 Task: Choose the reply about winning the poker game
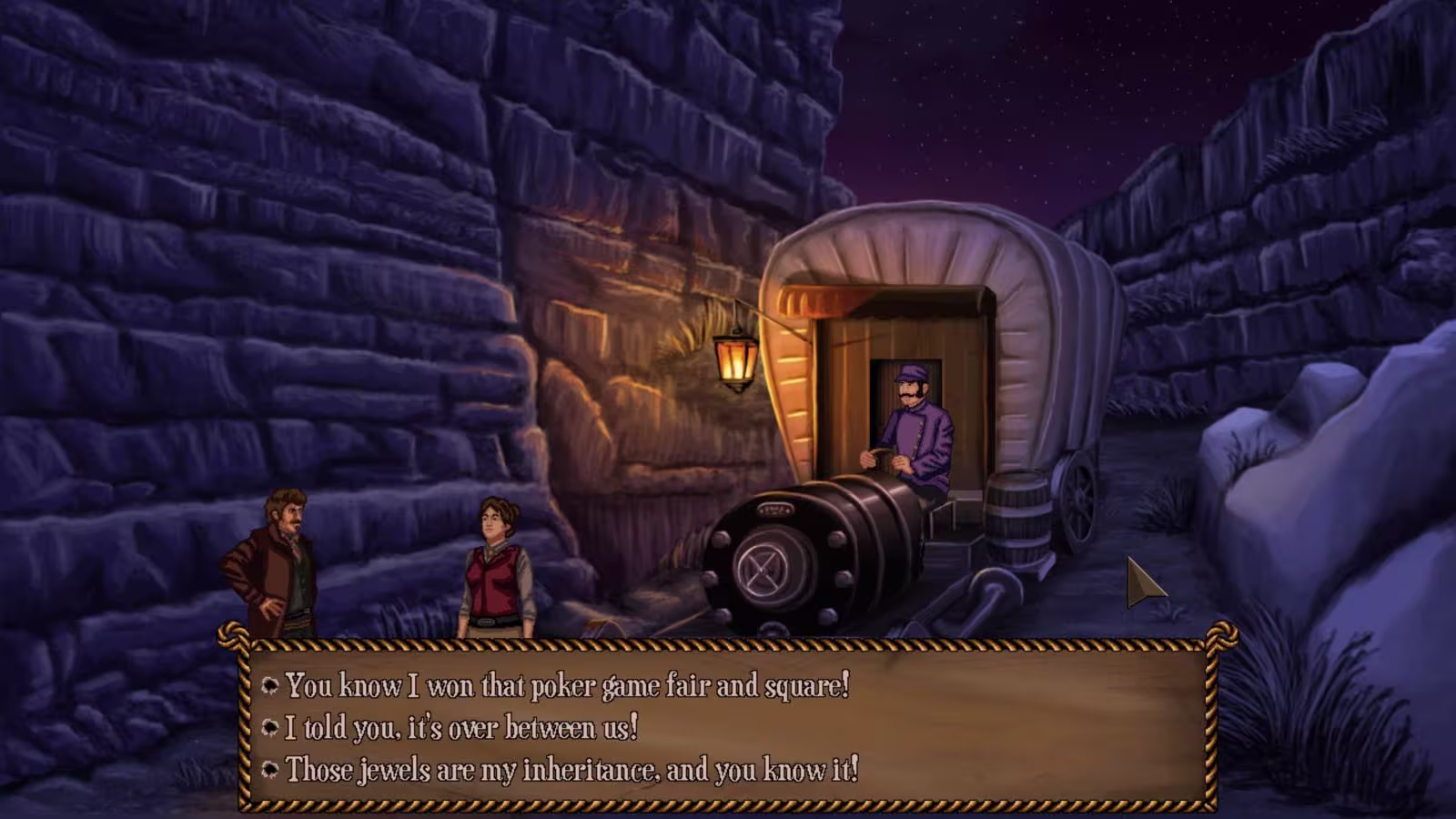(x=566, y=685)
